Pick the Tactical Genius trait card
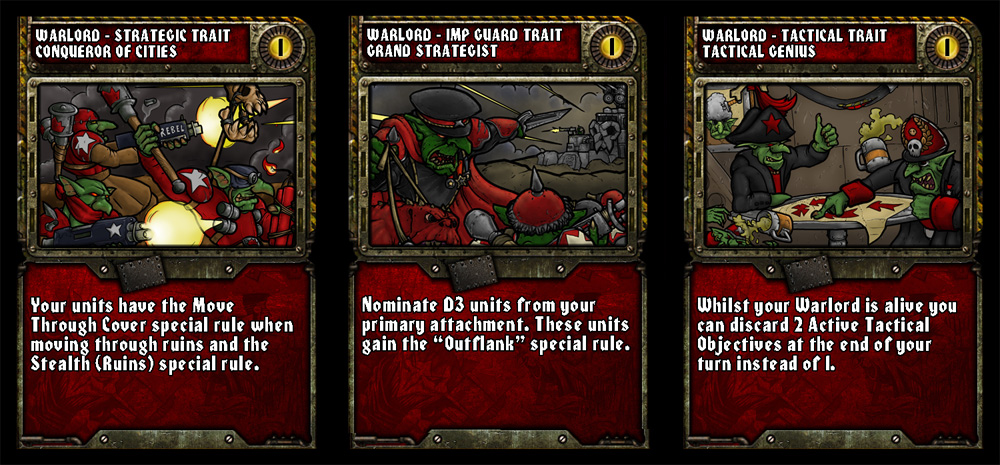The width and height of the screenshot is (1000, 465). 833,232
